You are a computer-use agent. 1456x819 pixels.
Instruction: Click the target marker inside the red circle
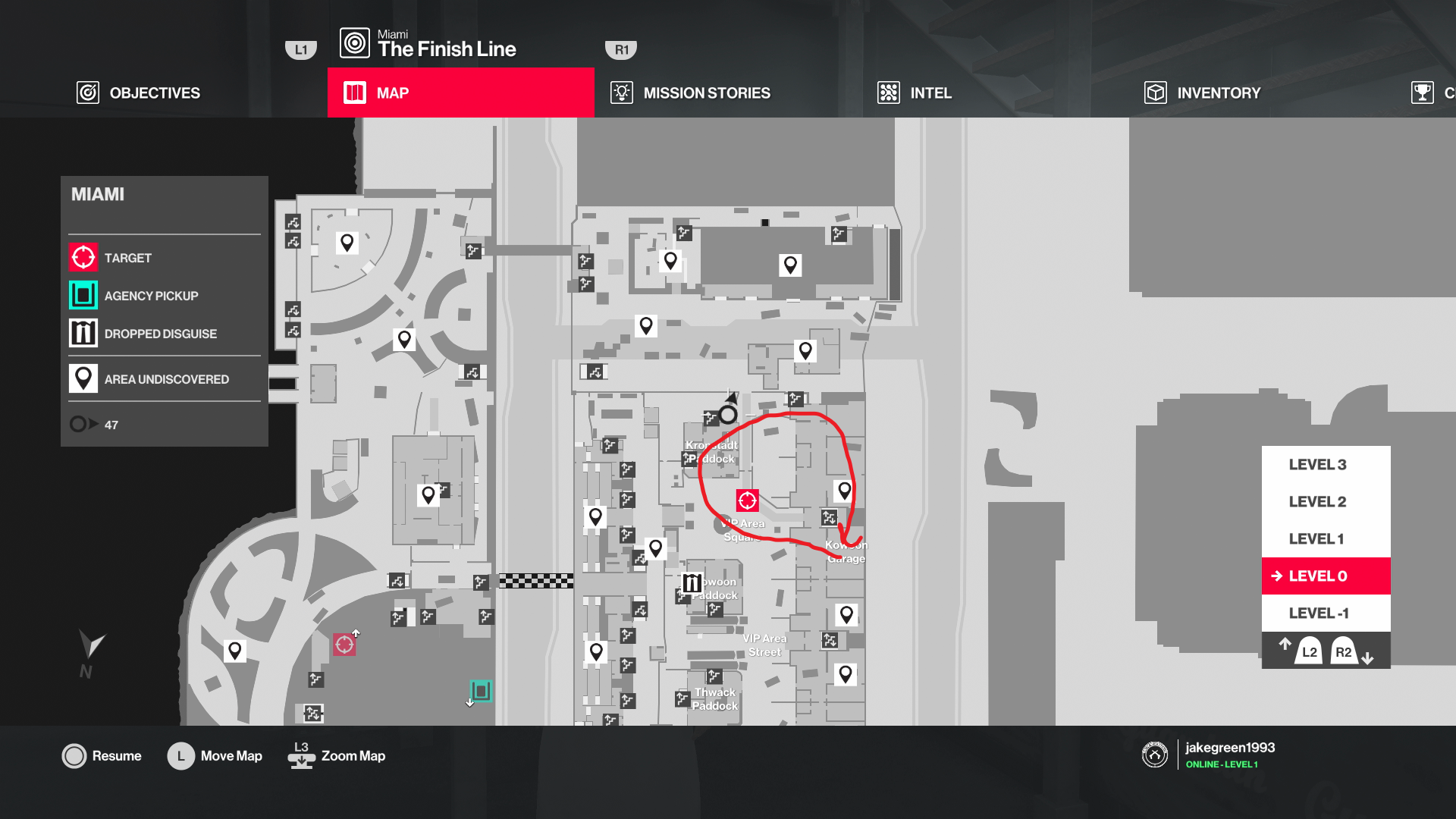(748, 499)
